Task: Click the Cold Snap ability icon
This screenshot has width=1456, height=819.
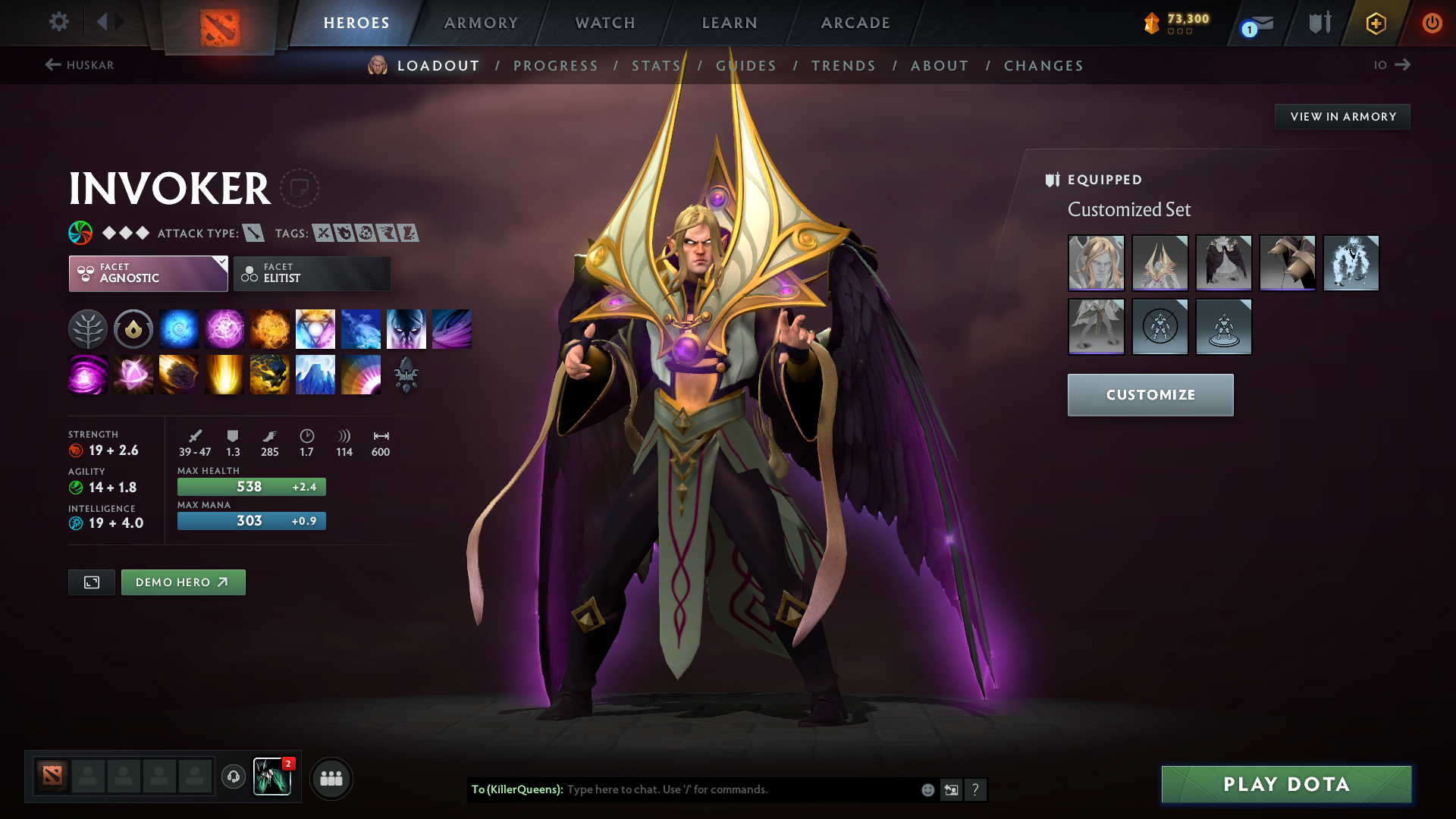Action: [361, 328]
